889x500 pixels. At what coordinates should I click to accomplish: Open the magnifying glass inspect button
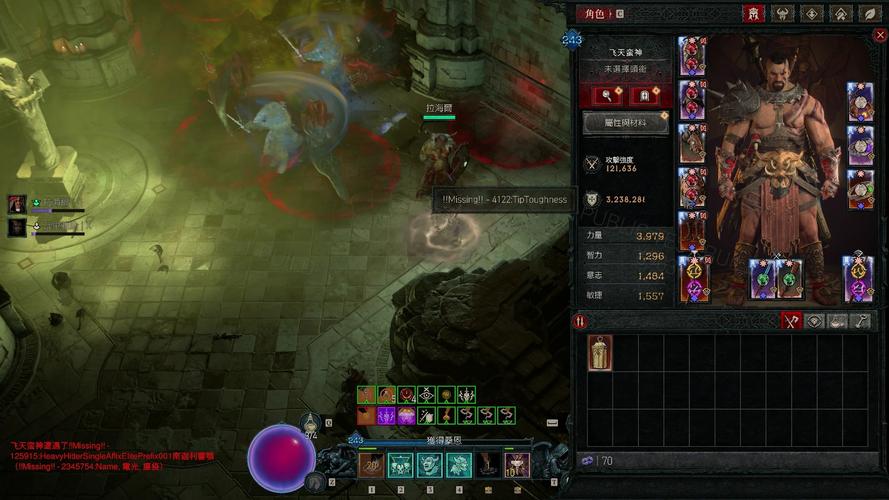click(608, 96)
